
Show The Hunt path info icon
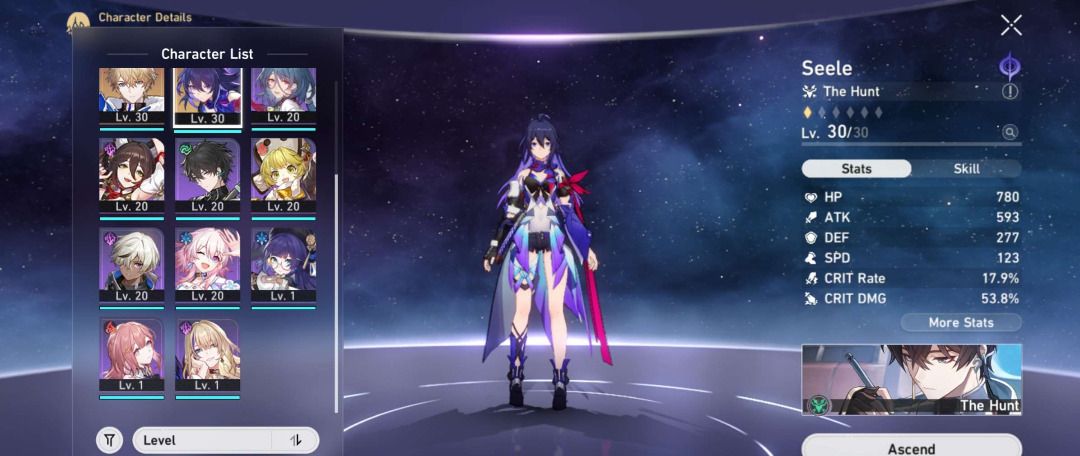coord(1010,91)
